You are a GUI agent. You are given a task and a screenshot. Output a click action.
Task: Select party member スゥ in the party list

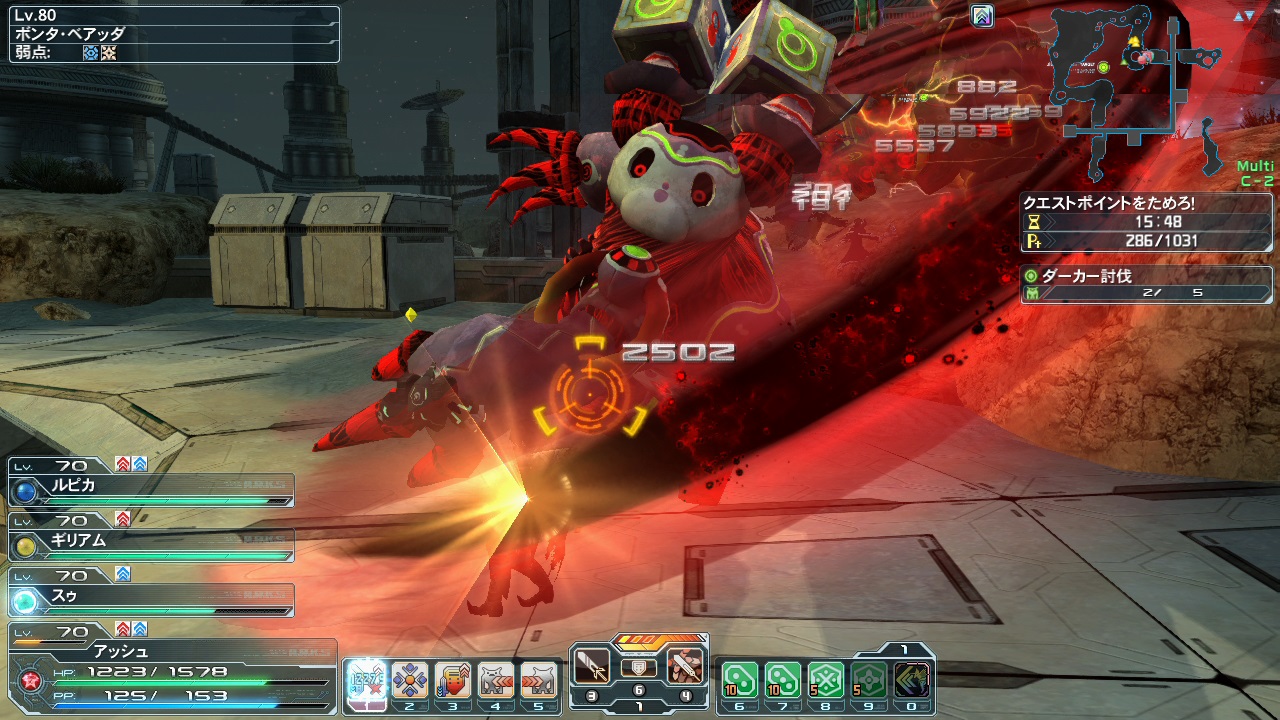150,599
